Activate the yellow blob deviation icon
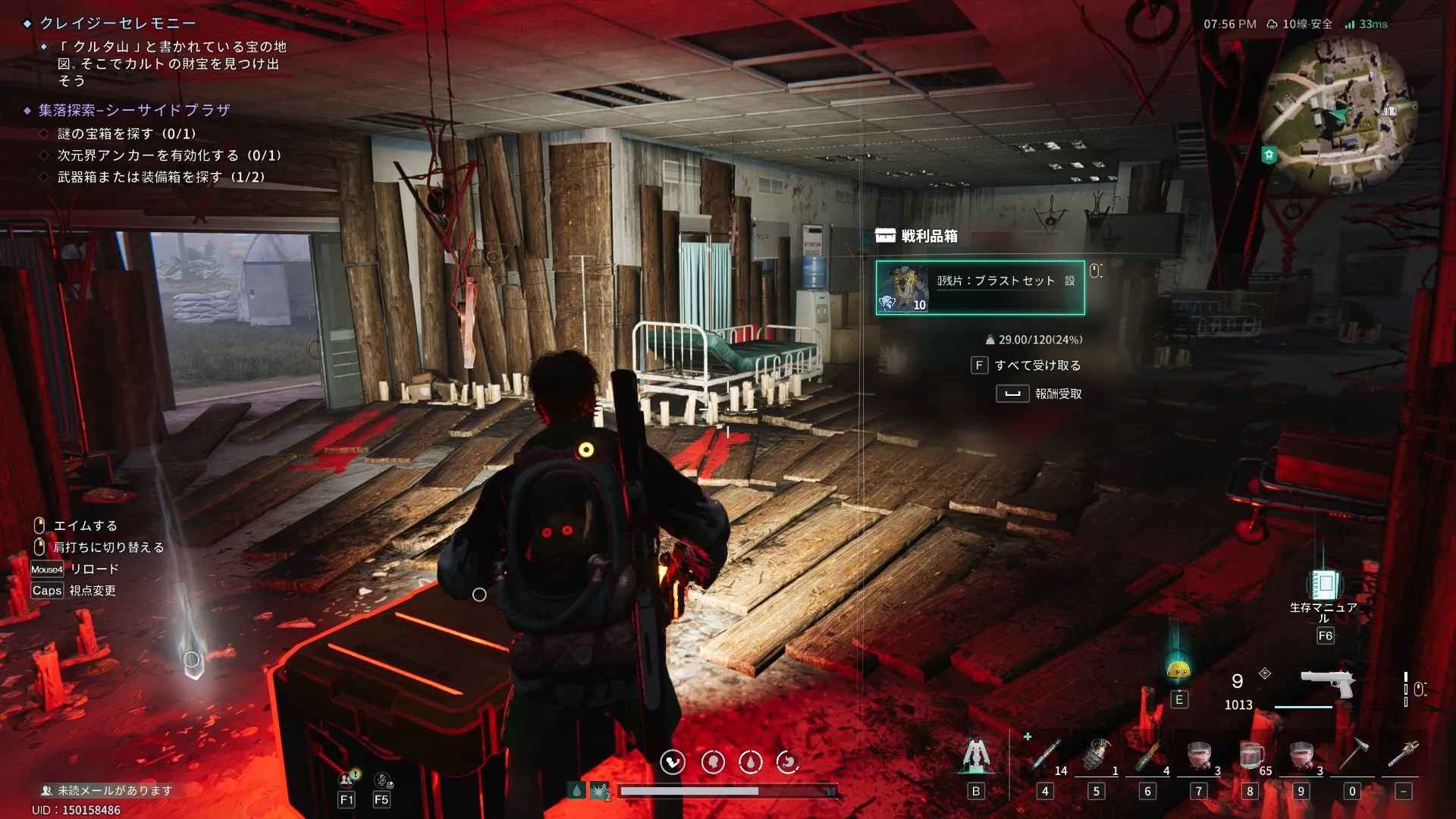Screen dimensions: 1456x819 pyautogui.click(x=1178, y=669)
